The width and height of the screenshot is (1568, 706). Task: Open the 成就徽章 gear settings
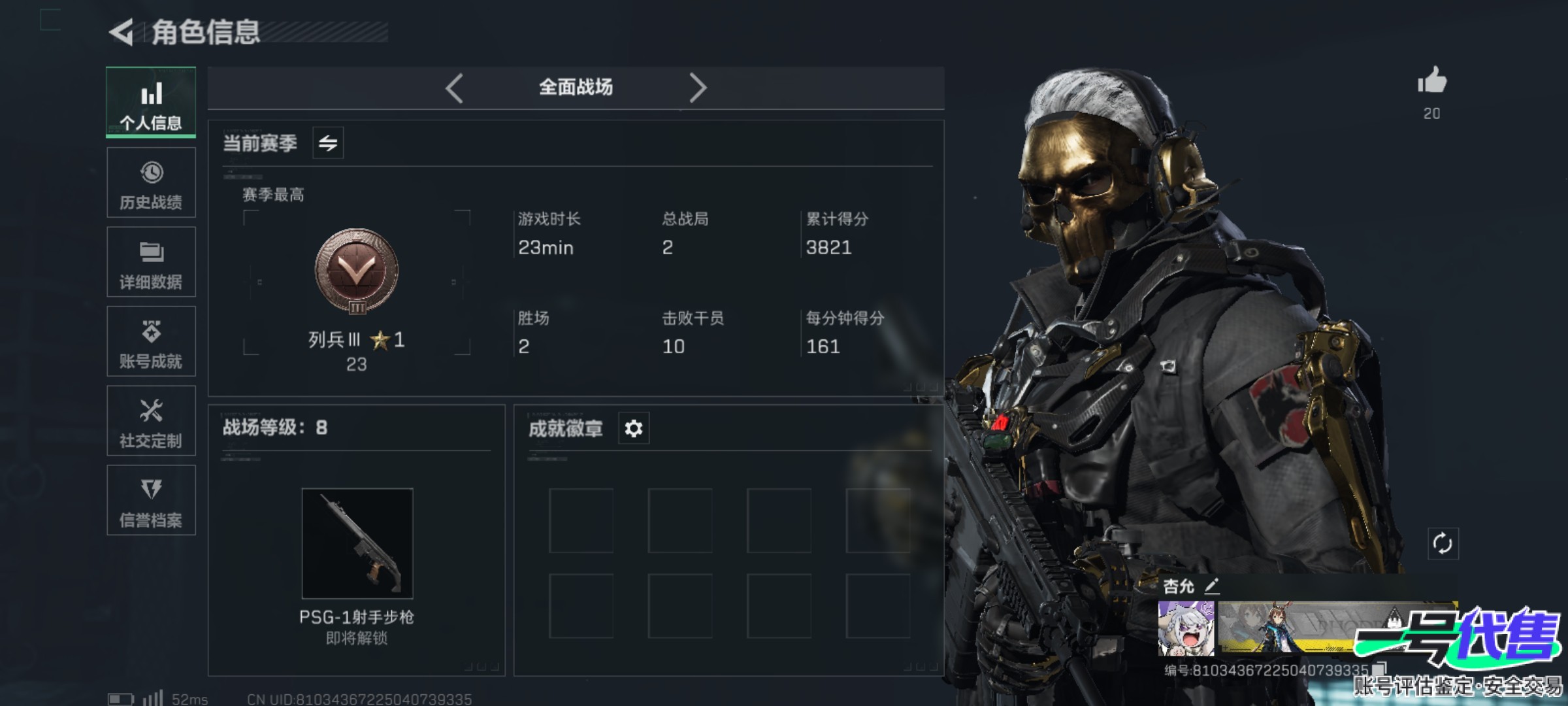pos(634,428)
